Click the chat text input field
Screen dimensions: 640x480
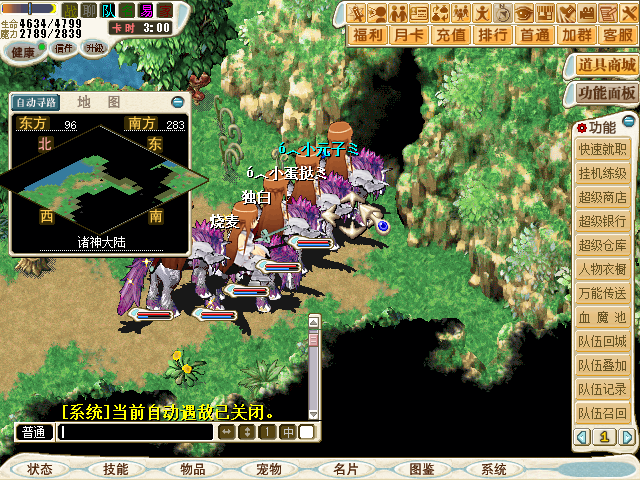pyautogui.click(x=135, y=432)
